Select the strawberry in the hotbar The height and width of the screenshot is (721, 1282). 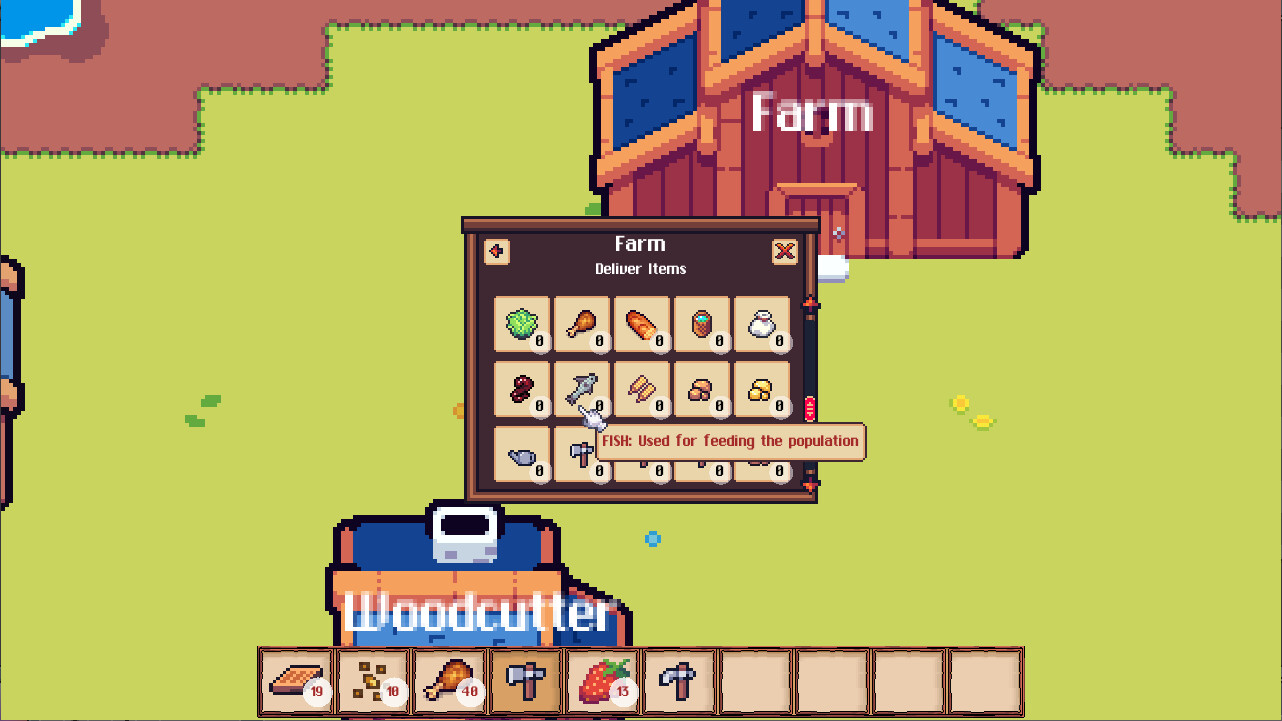pyautogui.click(x=601, y=681)
